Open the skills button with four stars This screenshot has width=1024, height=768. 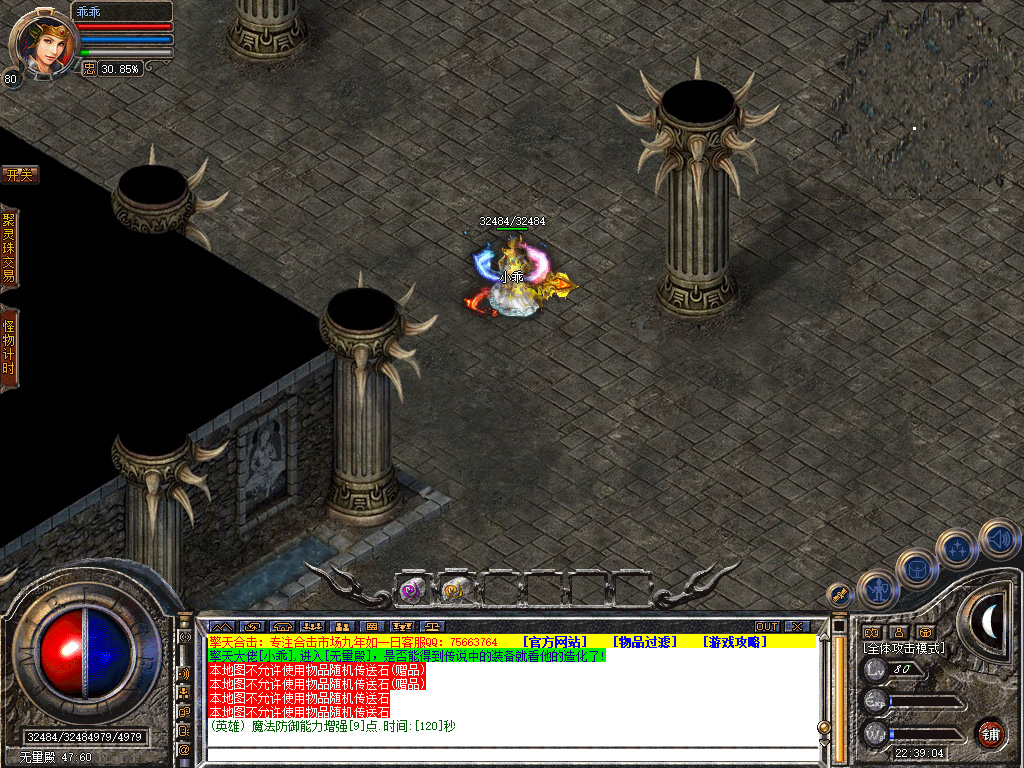(957, 549)
